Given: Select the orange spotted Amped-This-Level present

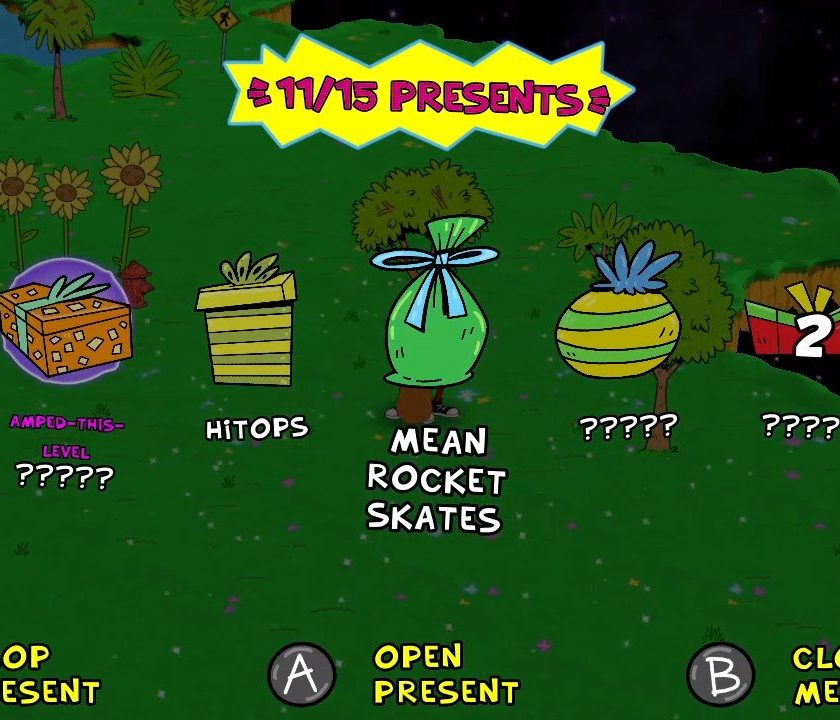Looking at the screenshot, I should [x=66, y=322].
